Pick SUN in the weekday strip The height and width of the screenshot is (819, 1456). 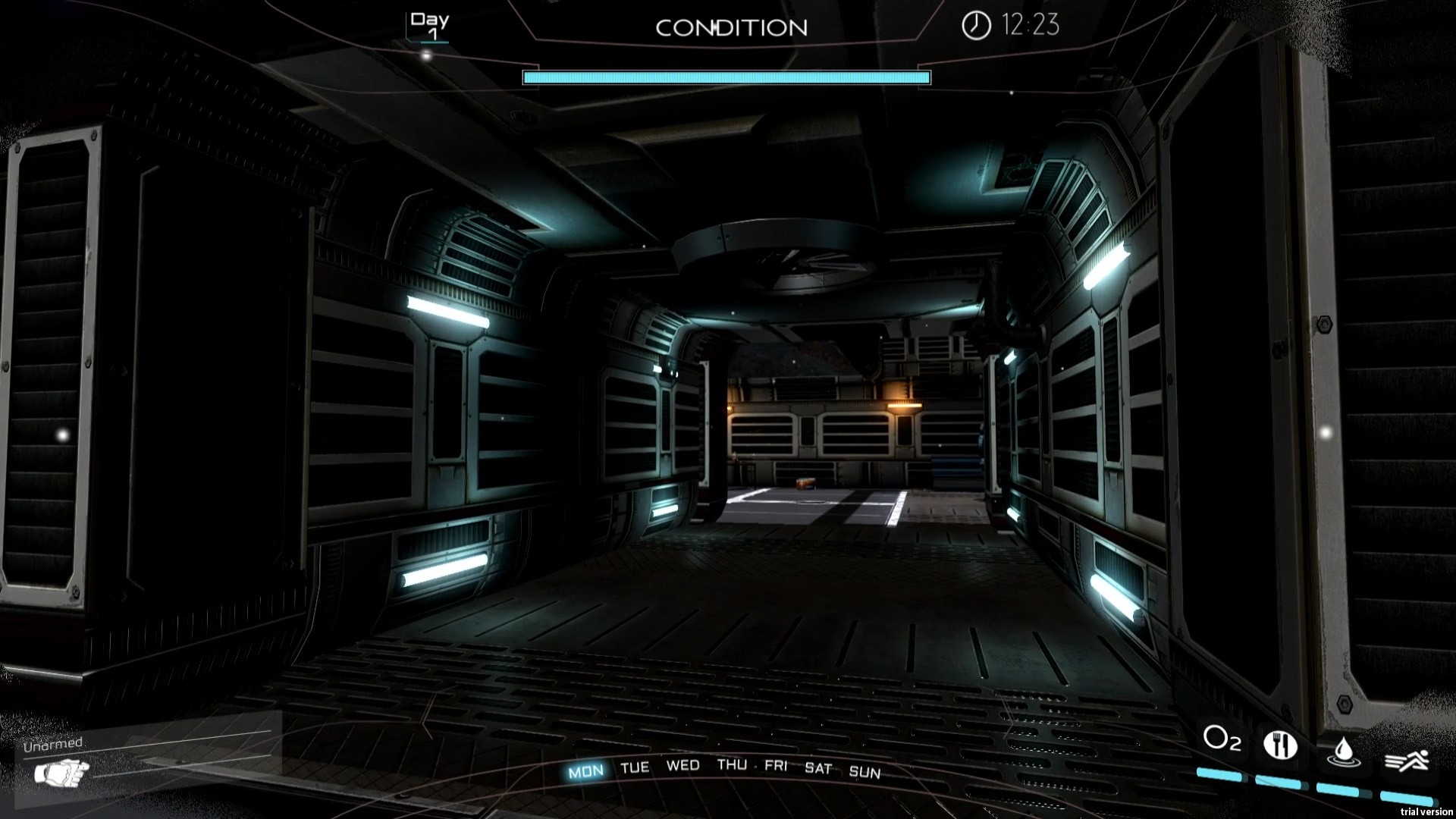(864, 772)
